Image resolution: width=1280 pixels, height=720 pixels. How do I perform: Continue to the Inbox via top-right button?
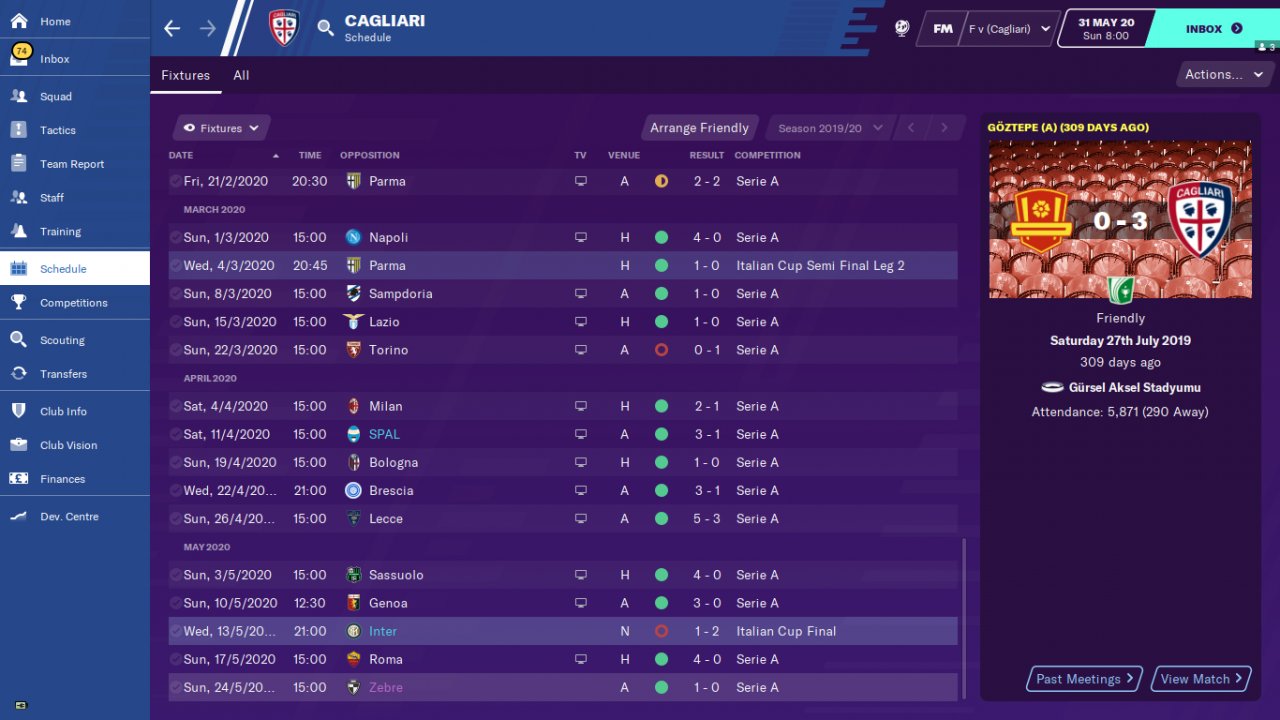pyautogui.click(x=1212, y=29)
